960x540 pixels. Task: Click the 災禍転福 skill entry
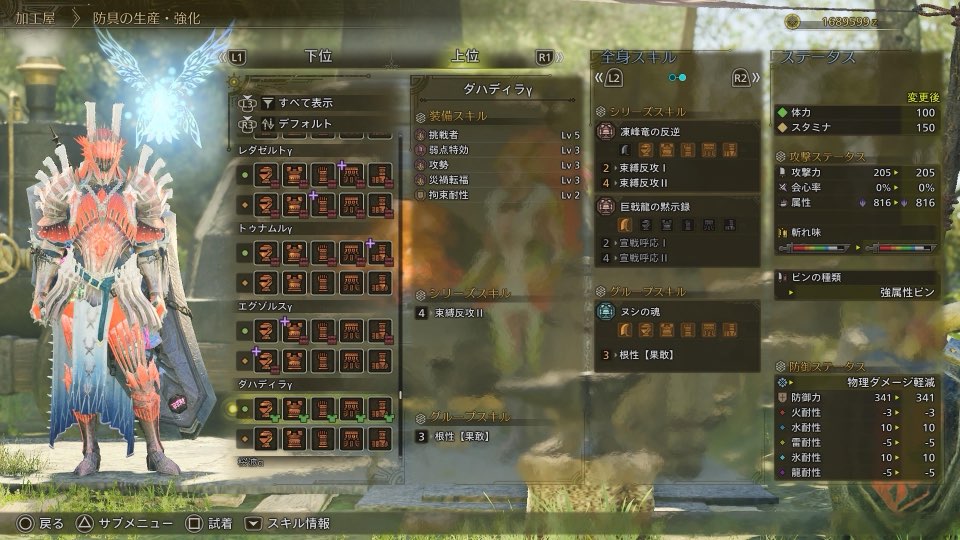tap(497, 179)
